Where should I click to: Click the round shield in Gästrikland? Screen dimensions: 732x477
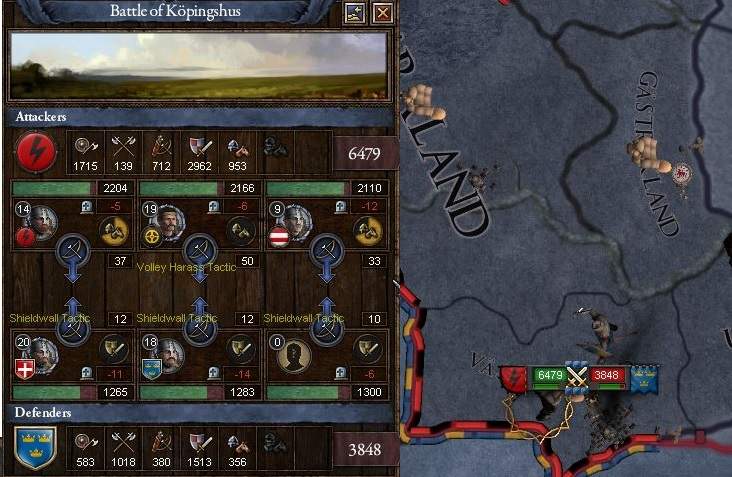click(683, 173)
